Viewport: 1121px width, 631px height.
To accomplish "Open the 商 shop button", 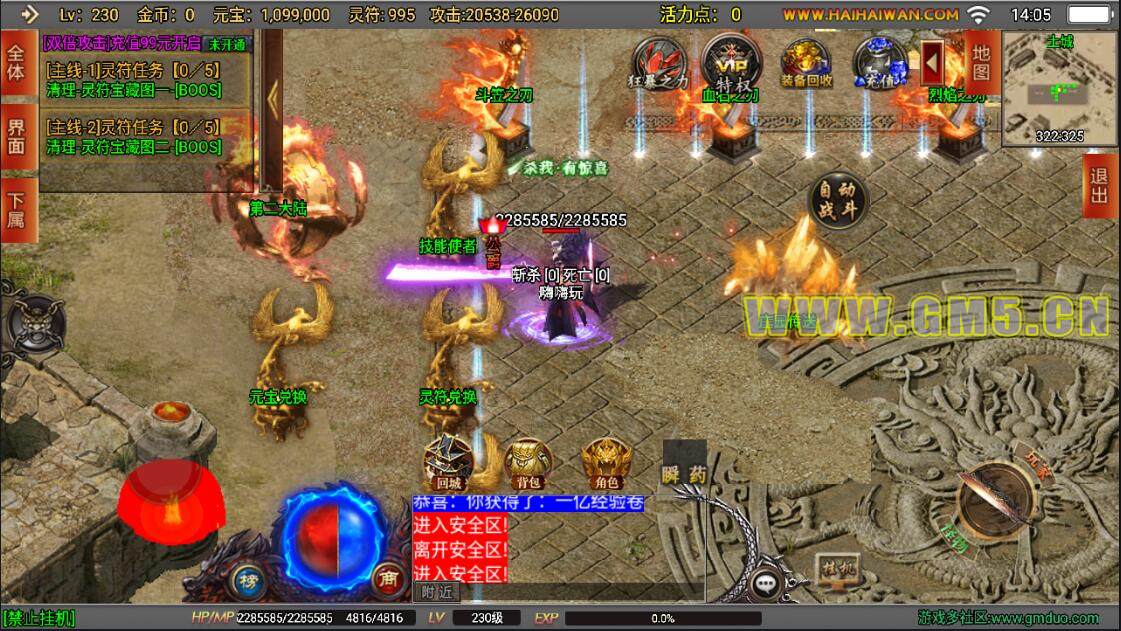I will tap(386, 577).
